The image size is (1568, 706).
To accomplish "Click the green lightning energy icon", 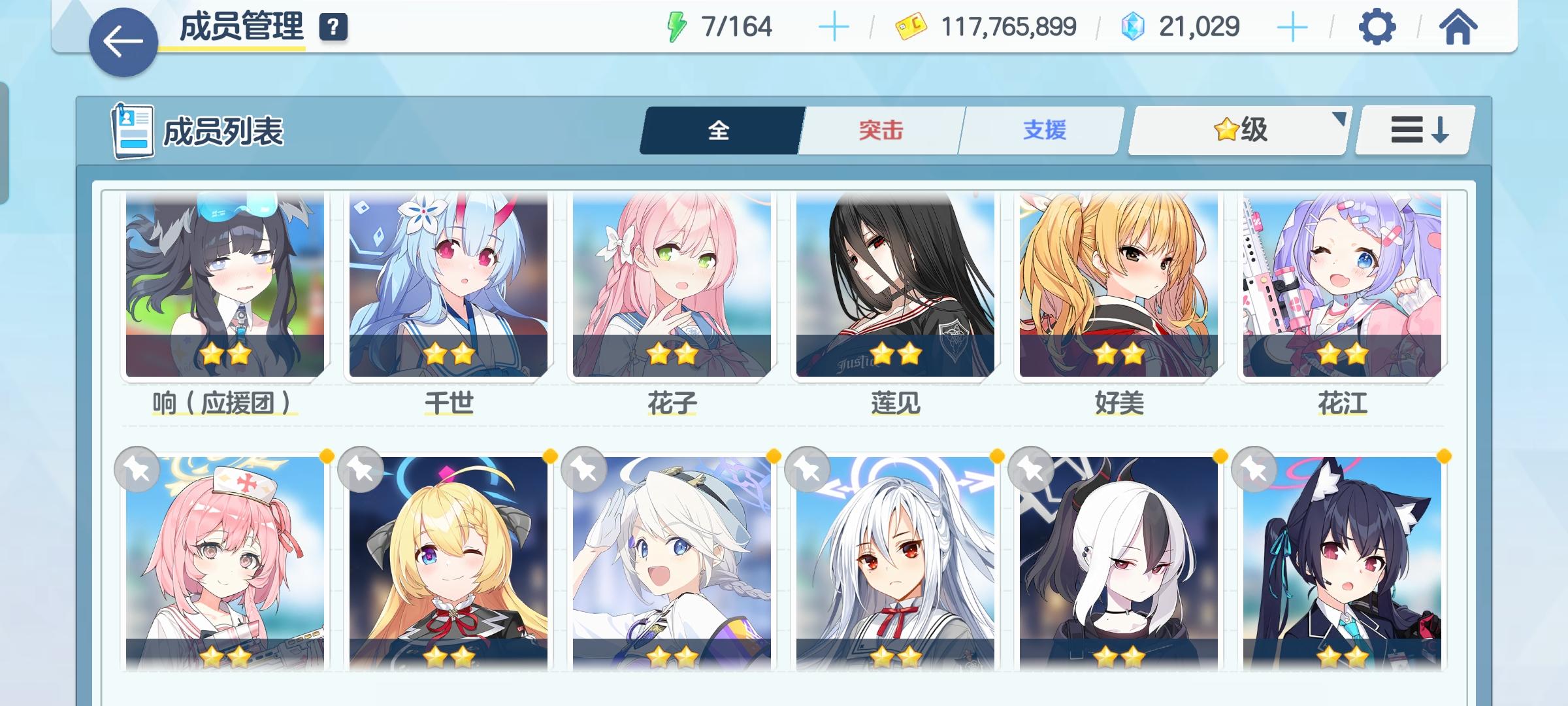I will [676, 27].
